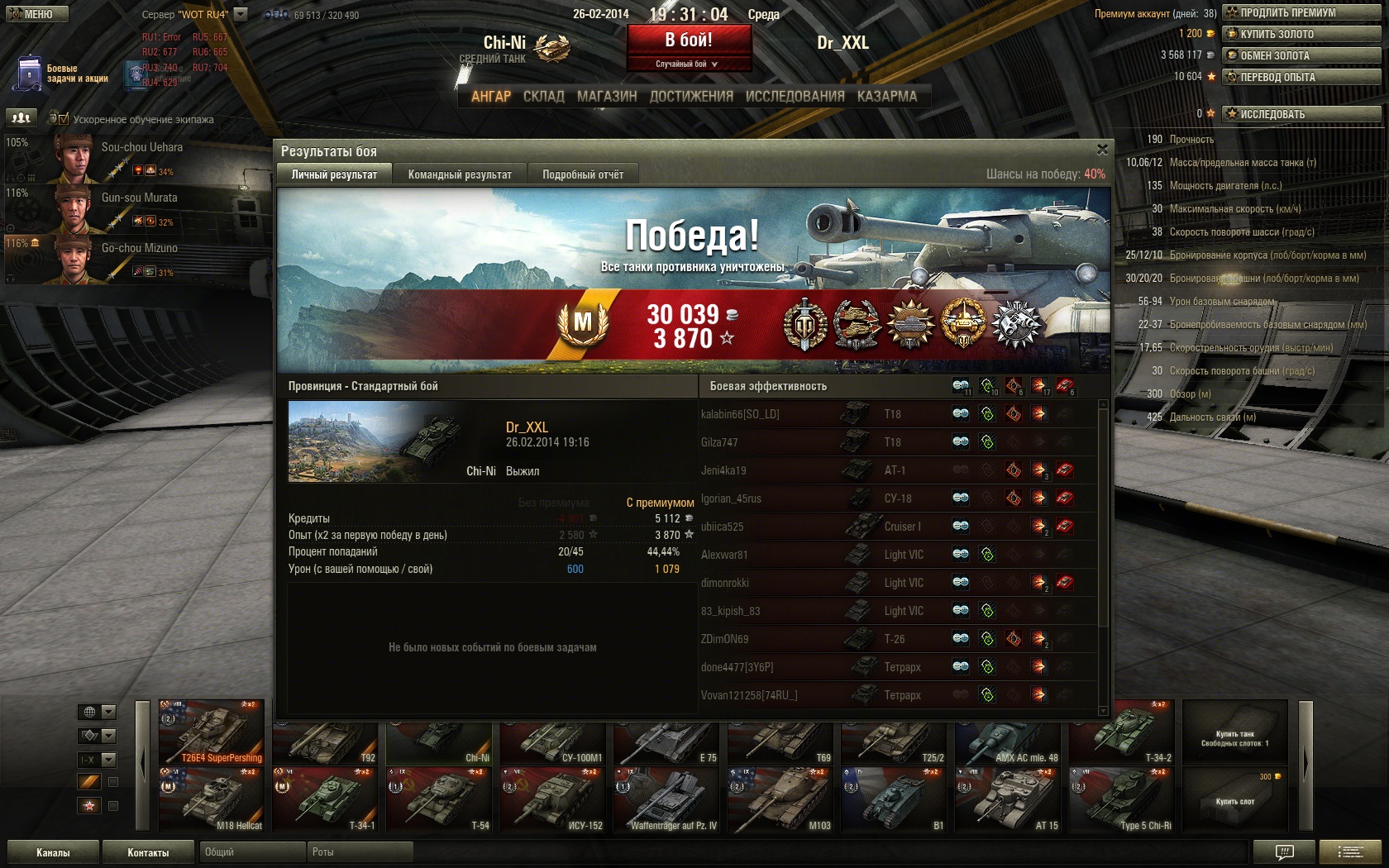
Task: Toggle accelerated crew training checkbox
Action: tap(64, 119)
